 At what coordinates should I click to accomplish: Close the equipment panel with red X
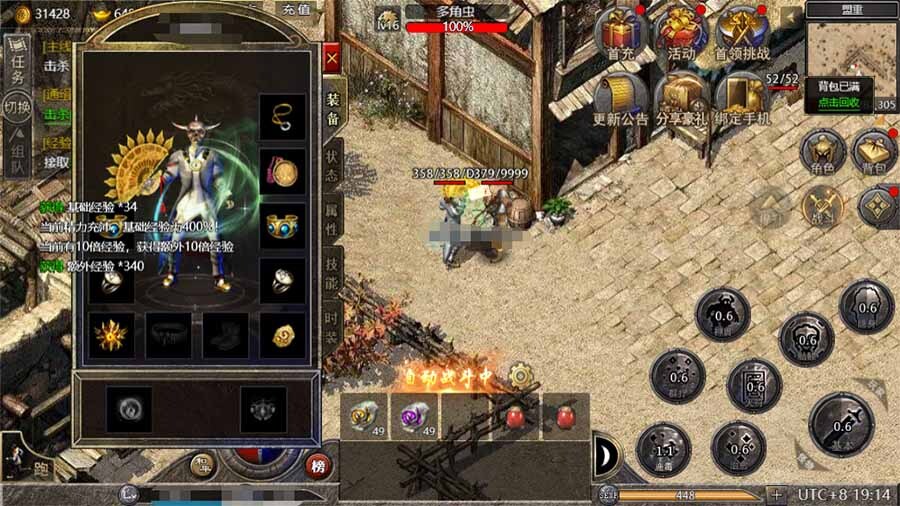pos(332,57)
